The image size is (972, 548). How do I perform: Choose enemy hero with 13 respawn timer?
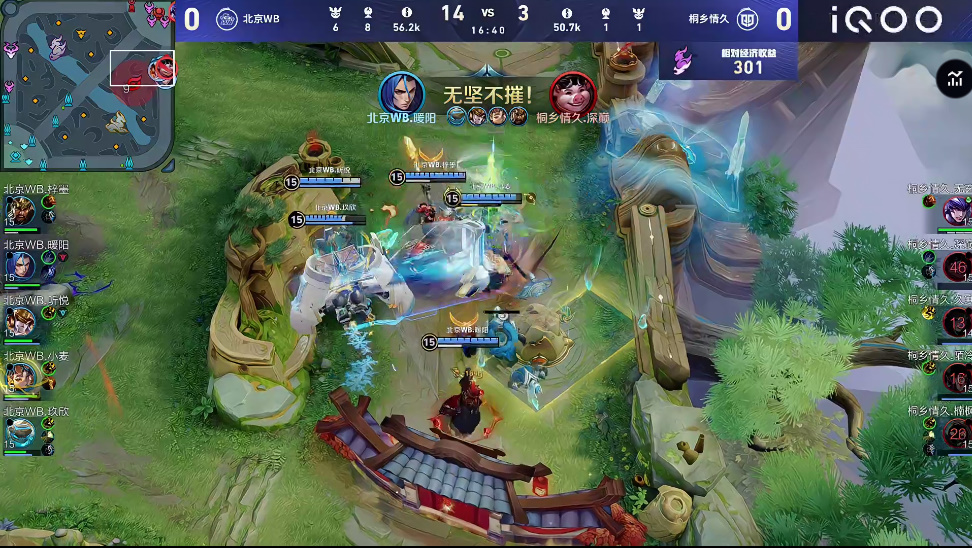click(957, 323)
